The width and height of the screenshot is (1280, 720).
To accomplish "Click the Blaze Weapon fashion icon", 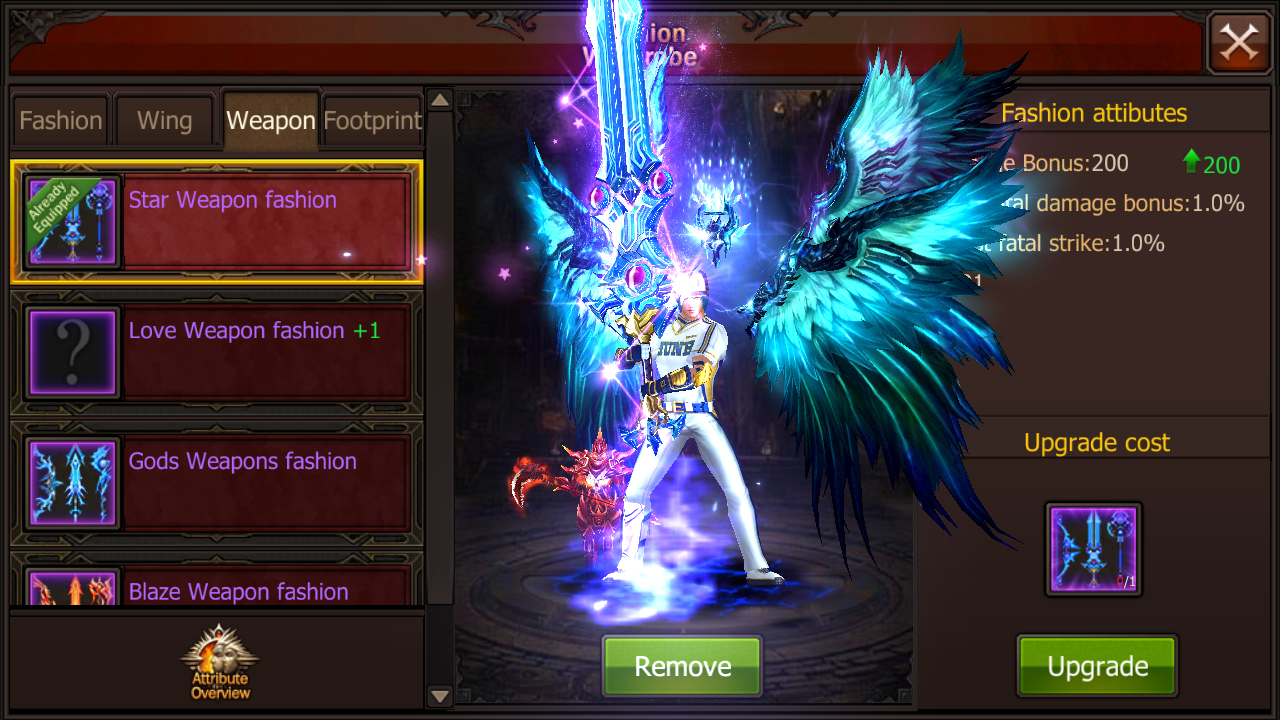I will tap(71, 590).
